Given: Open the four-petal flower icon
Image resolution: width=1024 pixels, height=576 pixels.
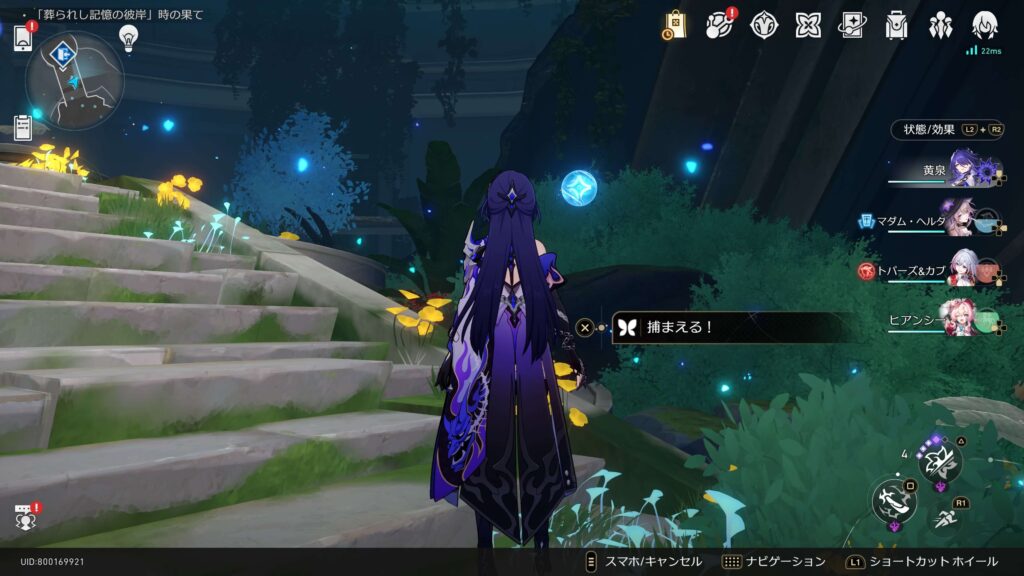Looking at the screenshot, I should pos(808,25).
